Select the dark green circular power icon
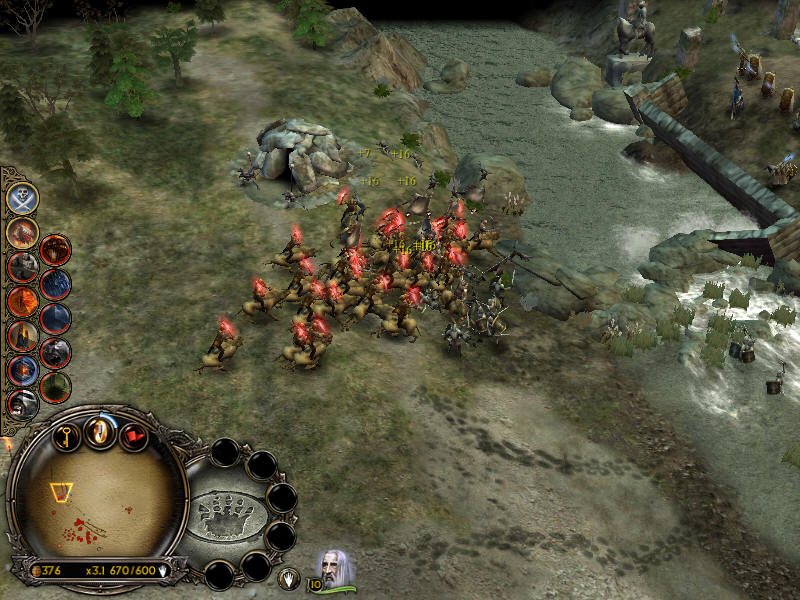Viewport: 800px width, 600px height. click(x=56, y=386)
